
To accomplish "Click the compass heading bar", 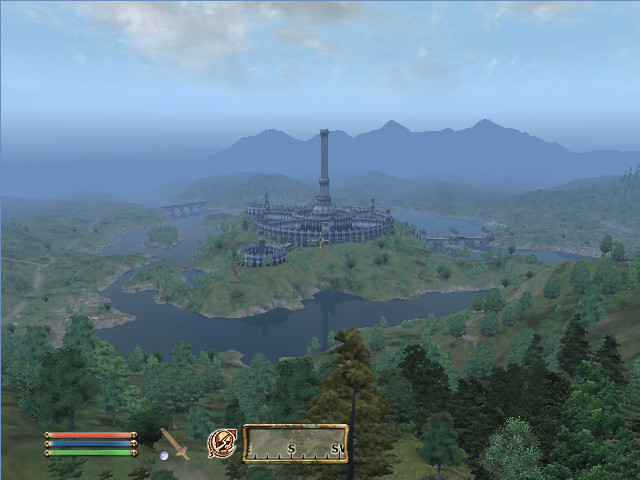I will (x=295, y=443).
